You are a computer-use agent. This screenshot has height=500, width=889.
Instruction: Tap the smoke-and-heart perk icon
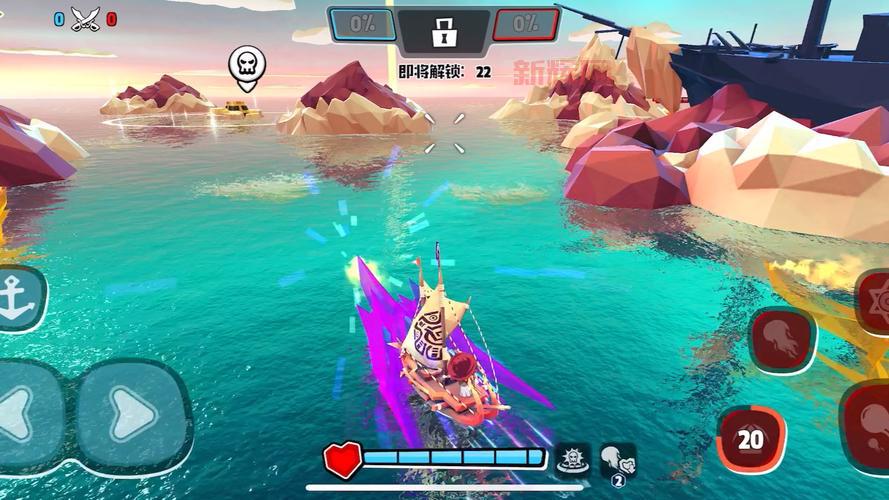616,459
